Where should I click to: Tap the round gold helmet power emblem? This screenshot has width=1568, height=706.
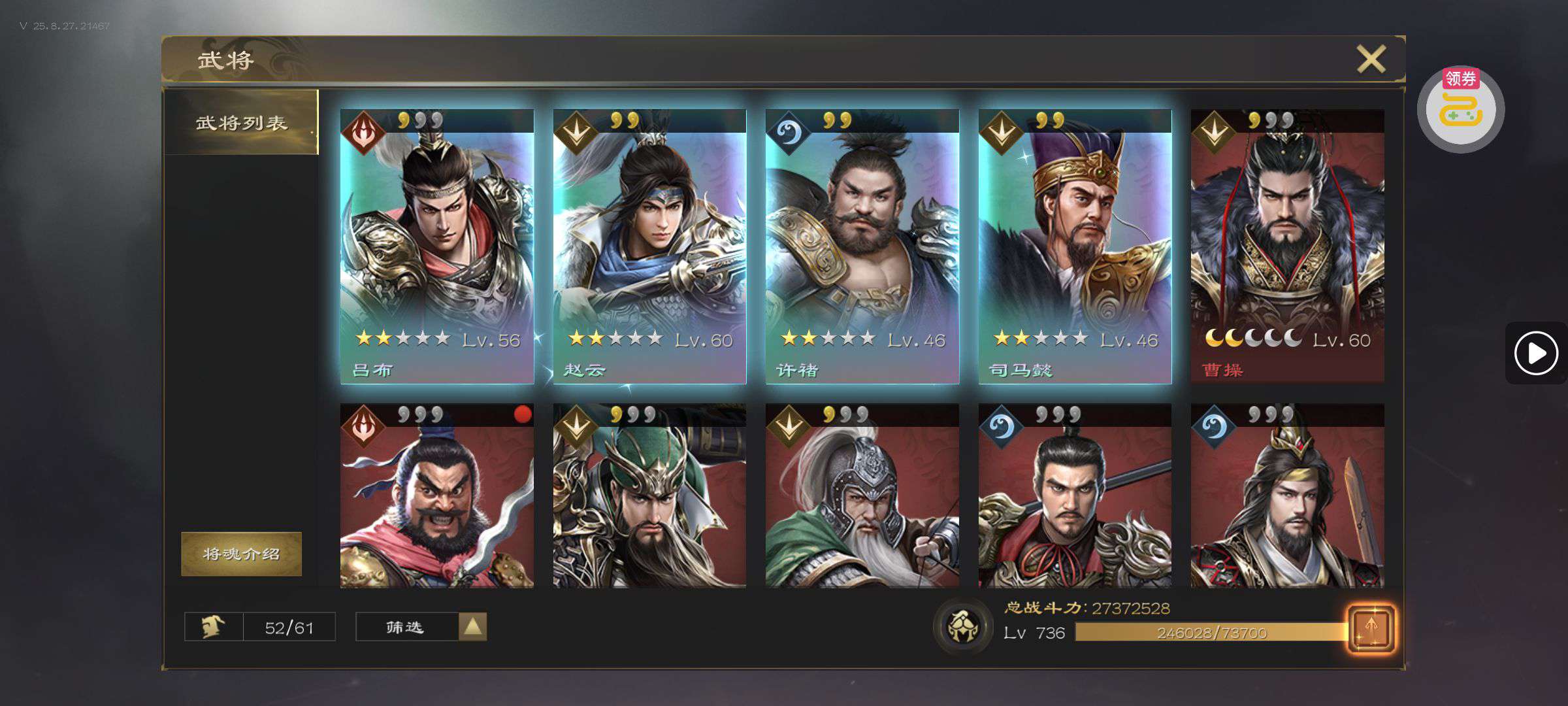(962, 626)
